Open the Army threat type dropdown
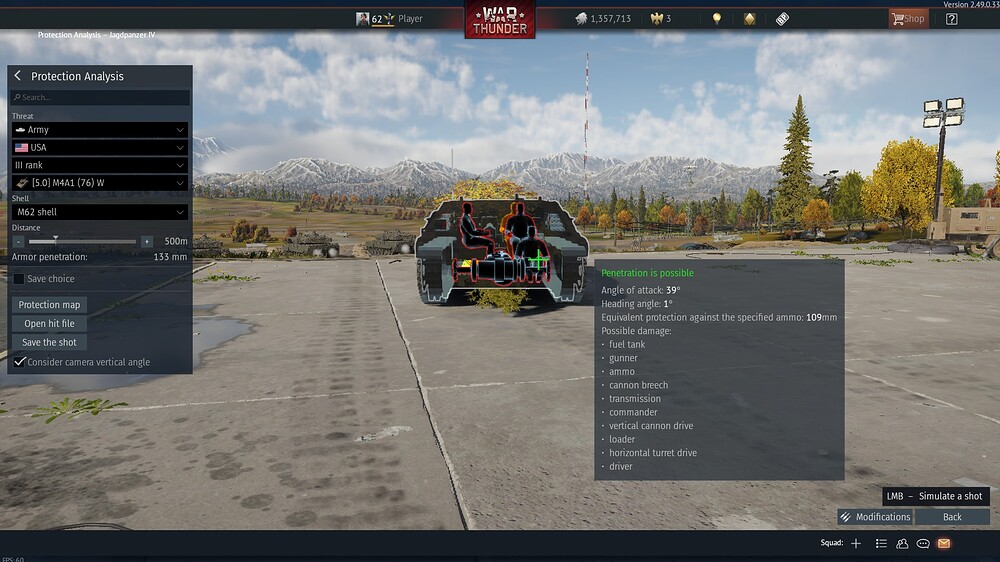This screenshot has width=1000, height=562. (x=100, y=130)
